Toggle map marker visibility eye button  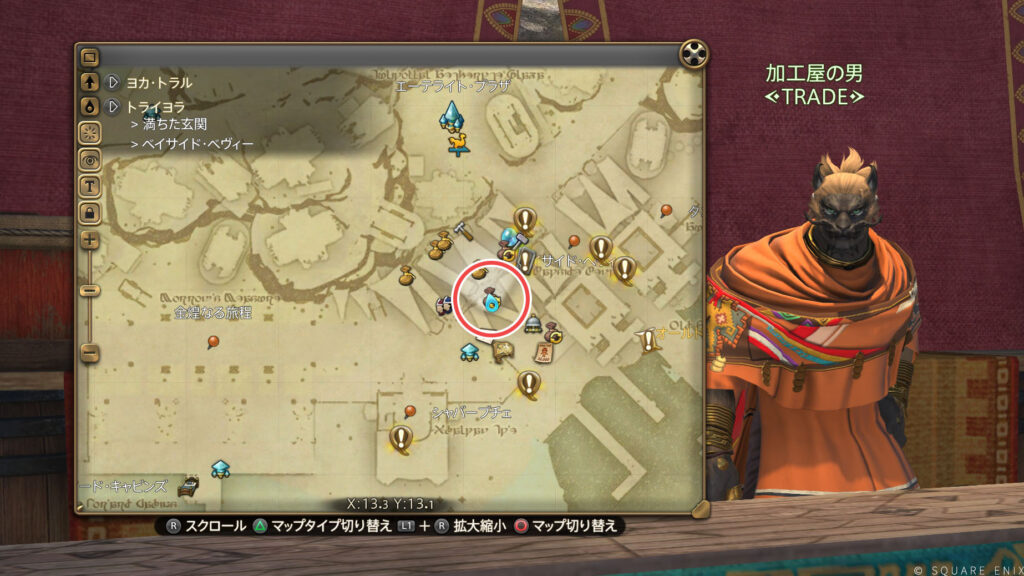(x=90, y=160)
